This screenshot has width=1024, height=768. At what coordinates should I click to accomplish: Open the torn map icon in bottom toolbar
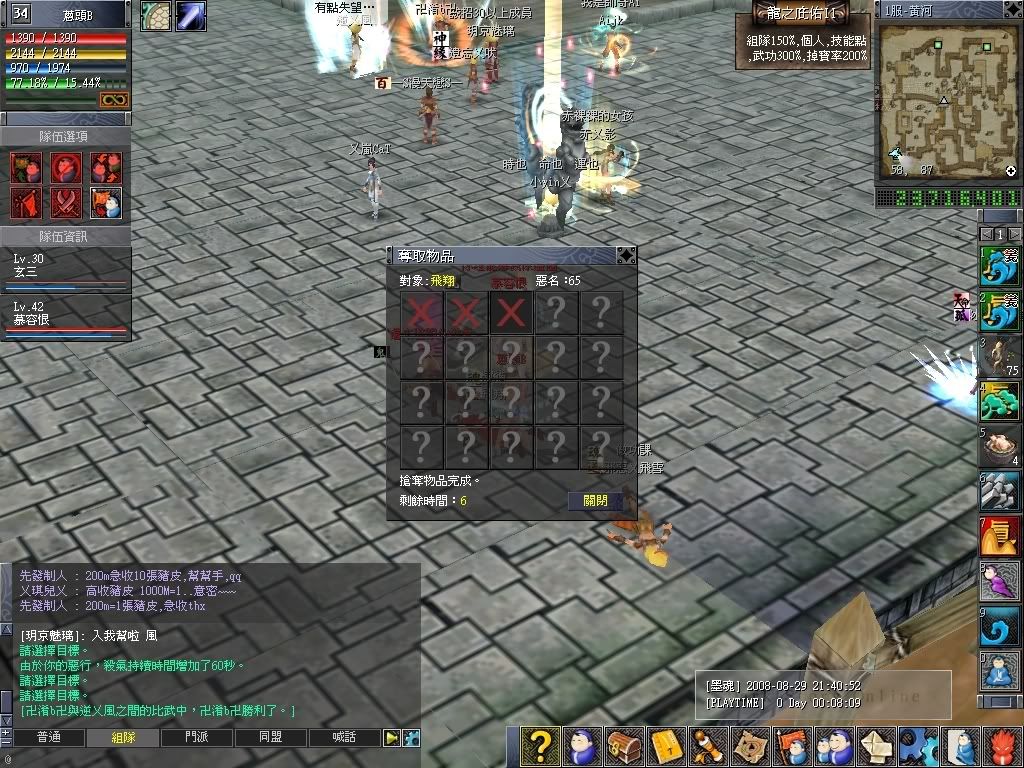pyautogui.click(x=750, y=746)
